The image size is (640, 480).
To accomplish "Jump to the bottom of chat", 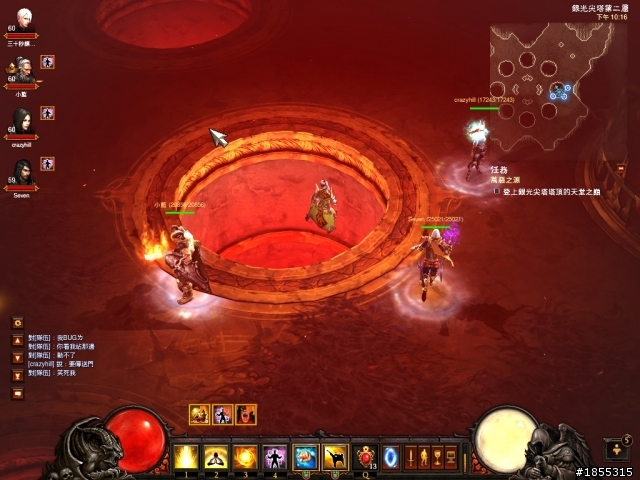I will [x=18, y=376].
